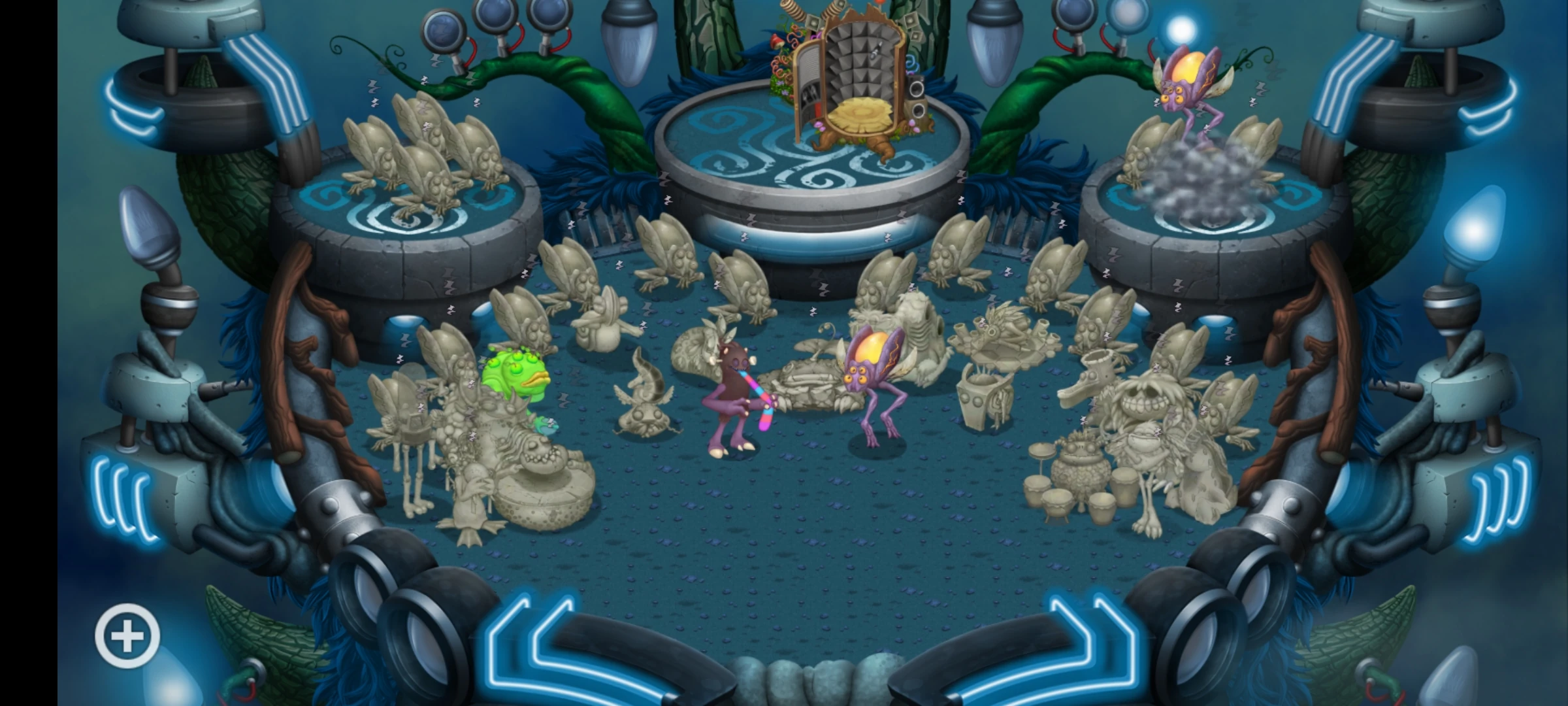The height and width of the screenshot is (706, 1568).
Task: Select the small winged statue near the center
Action: click(644, 399)
